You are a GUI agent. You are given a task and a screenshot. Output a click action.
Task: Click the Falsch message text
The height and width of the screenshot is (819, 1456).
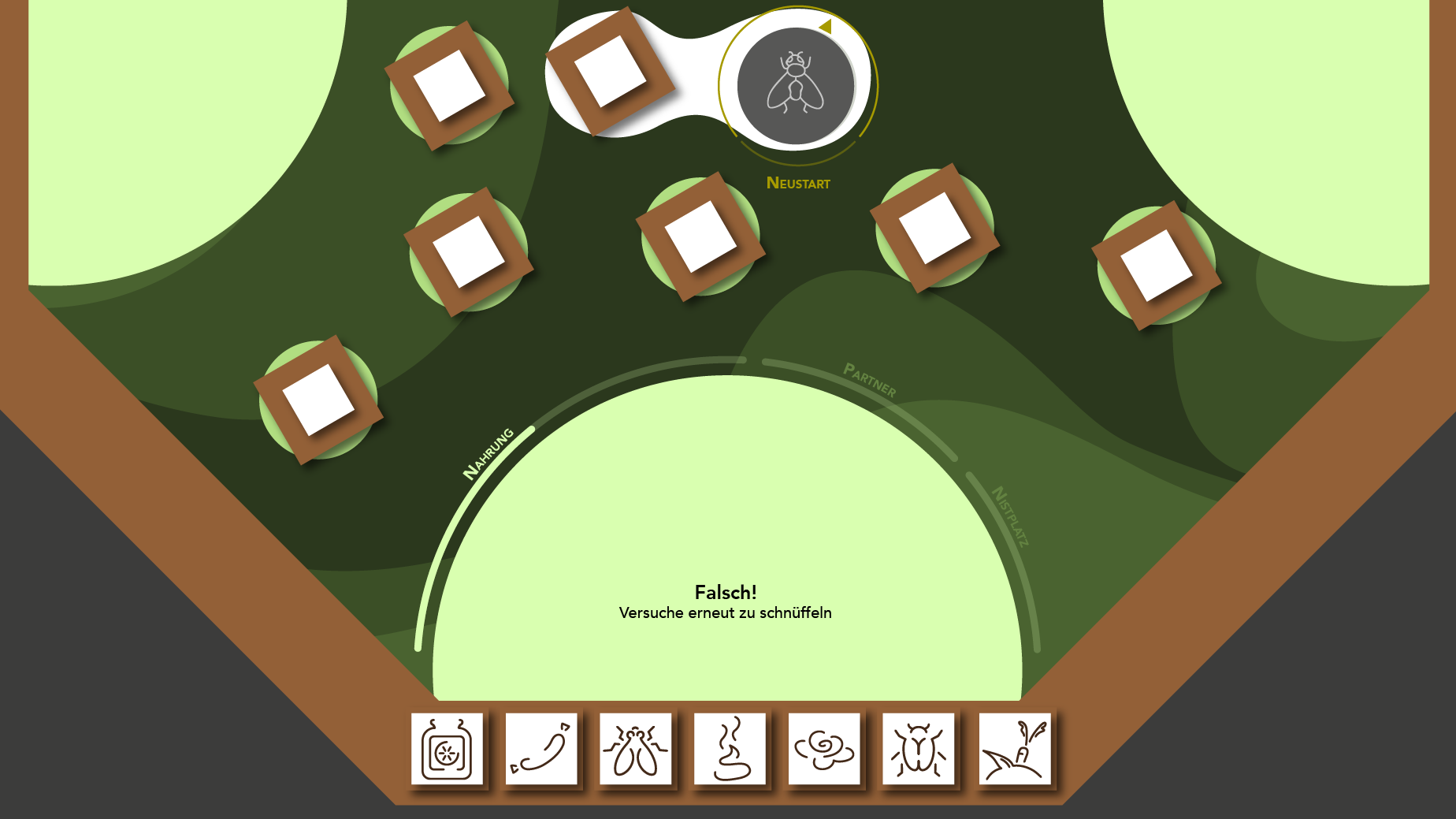(x=726, y=590)
